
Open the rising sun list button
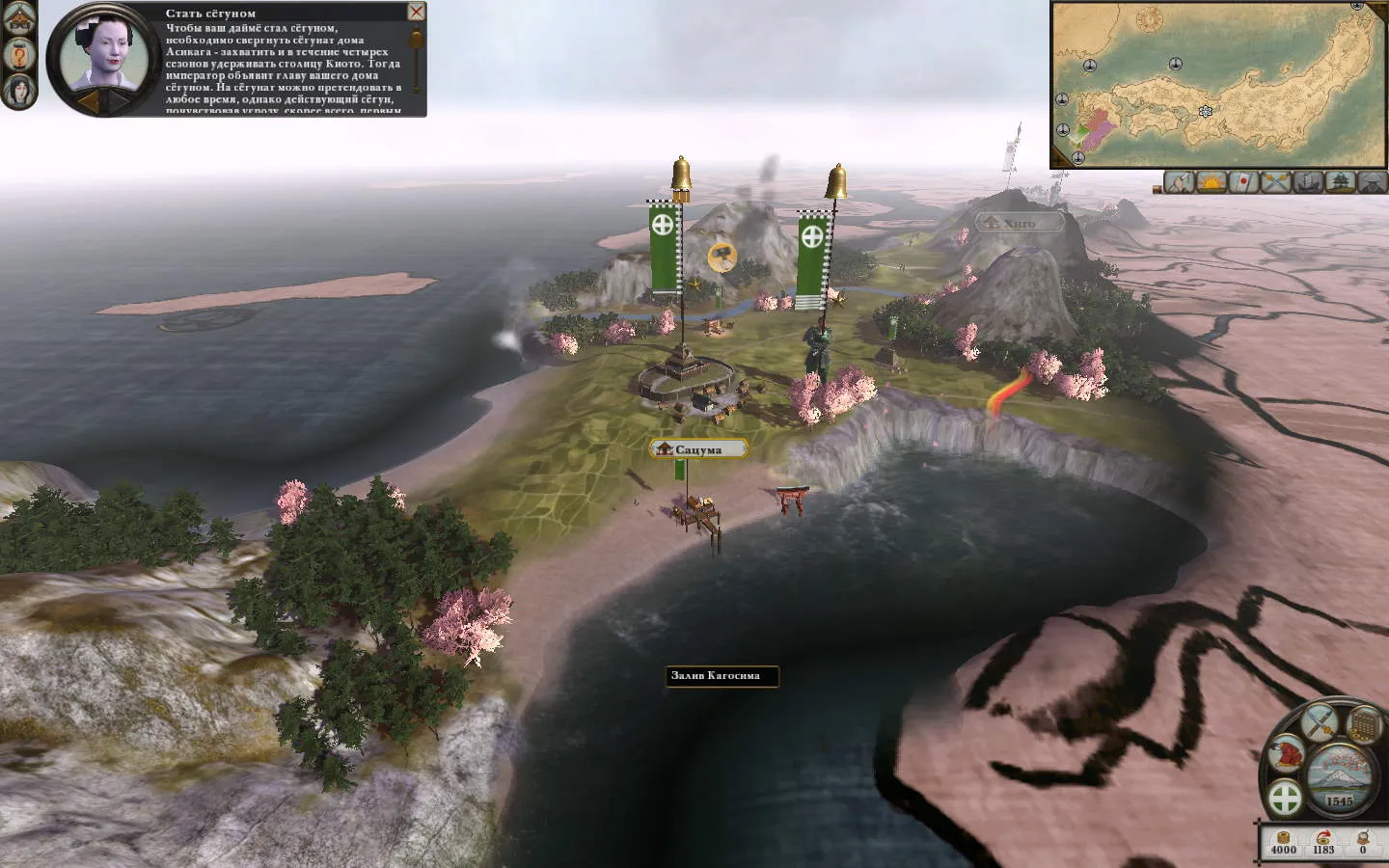tap(1212, 181)
